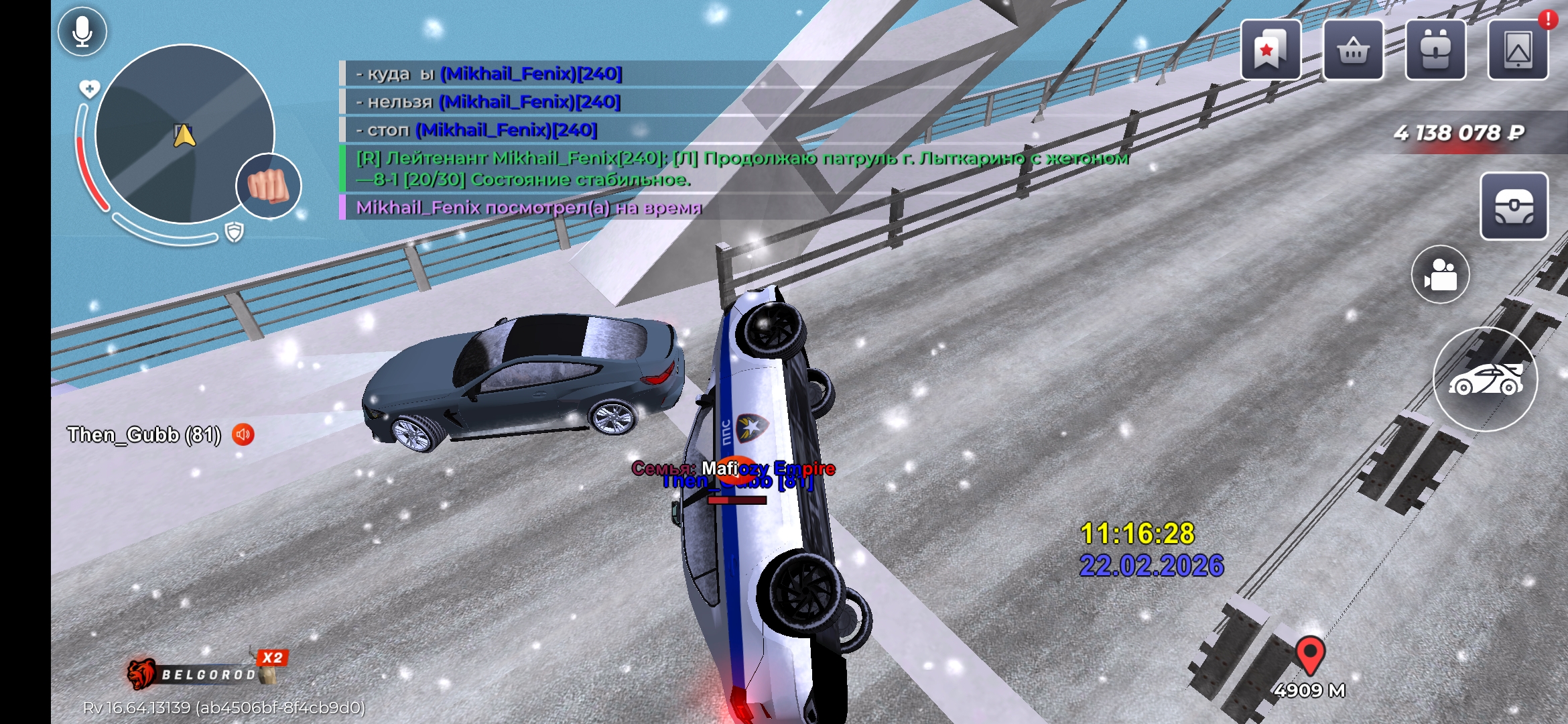Toggle the microphone voice chat button
This screenshot has width=1568, height=724.
point(82,32)
